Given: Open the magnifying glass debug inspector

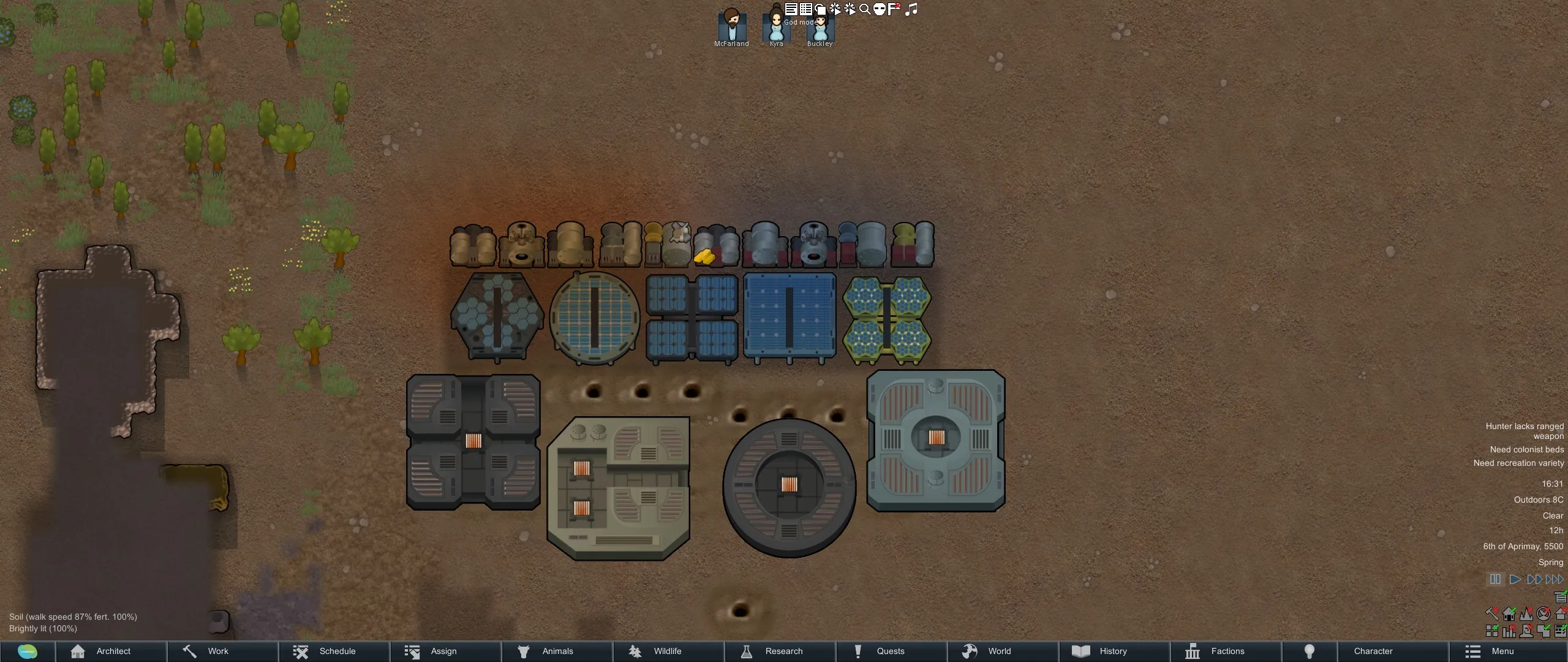Looking at the screenshot, I should coord(865,9).
